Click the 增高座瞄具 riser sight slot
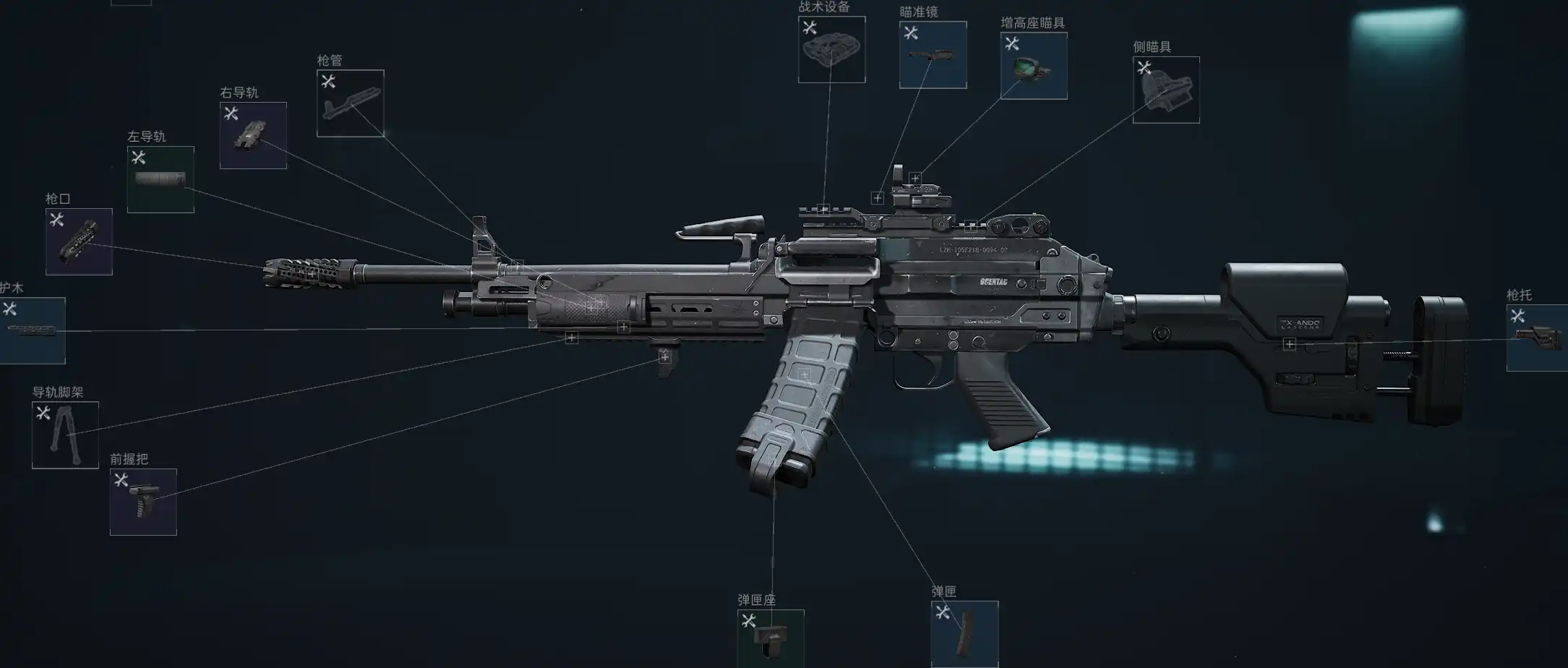1568x668 pixels. click(1034, 66)
